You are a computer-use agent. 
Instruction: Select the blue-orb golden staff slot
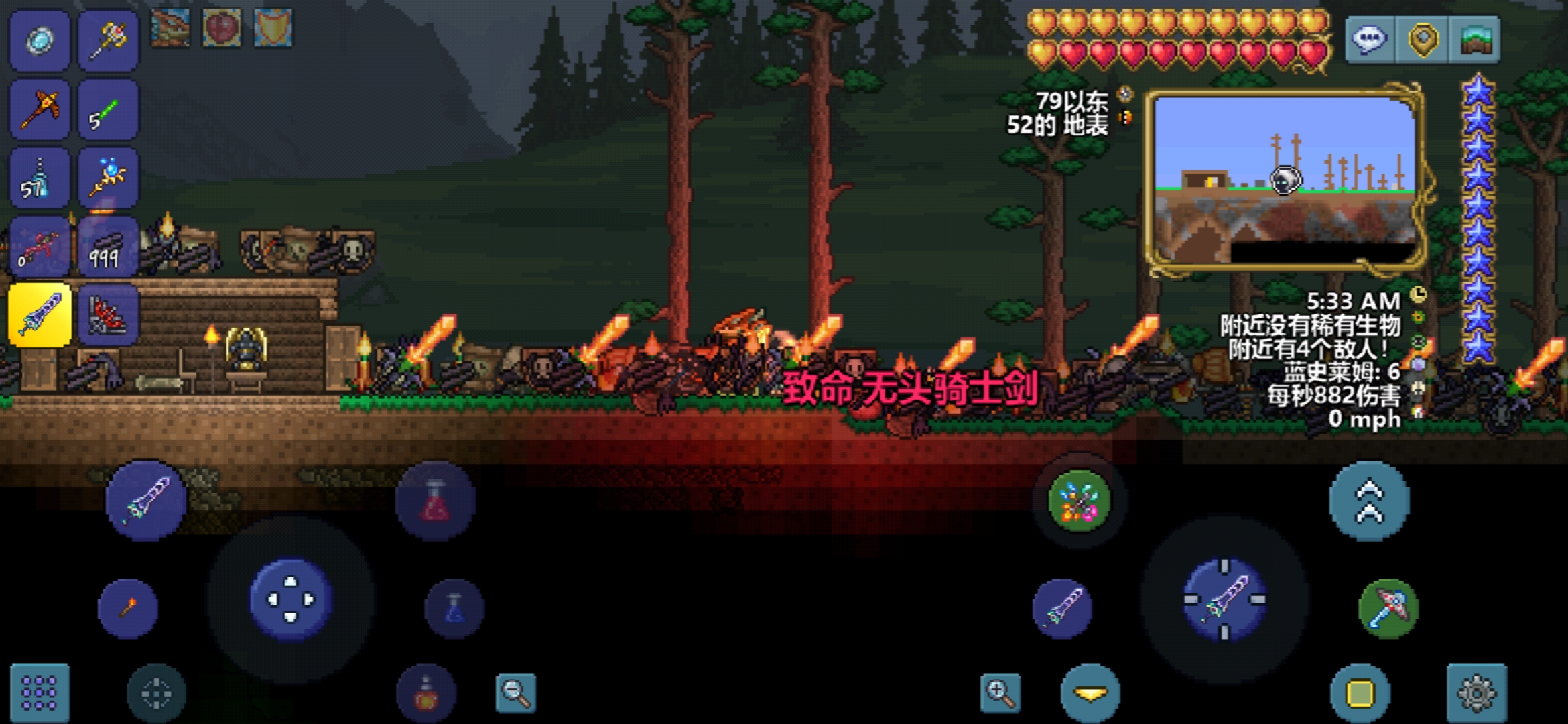pyautogui.click(x=108, y=178)
